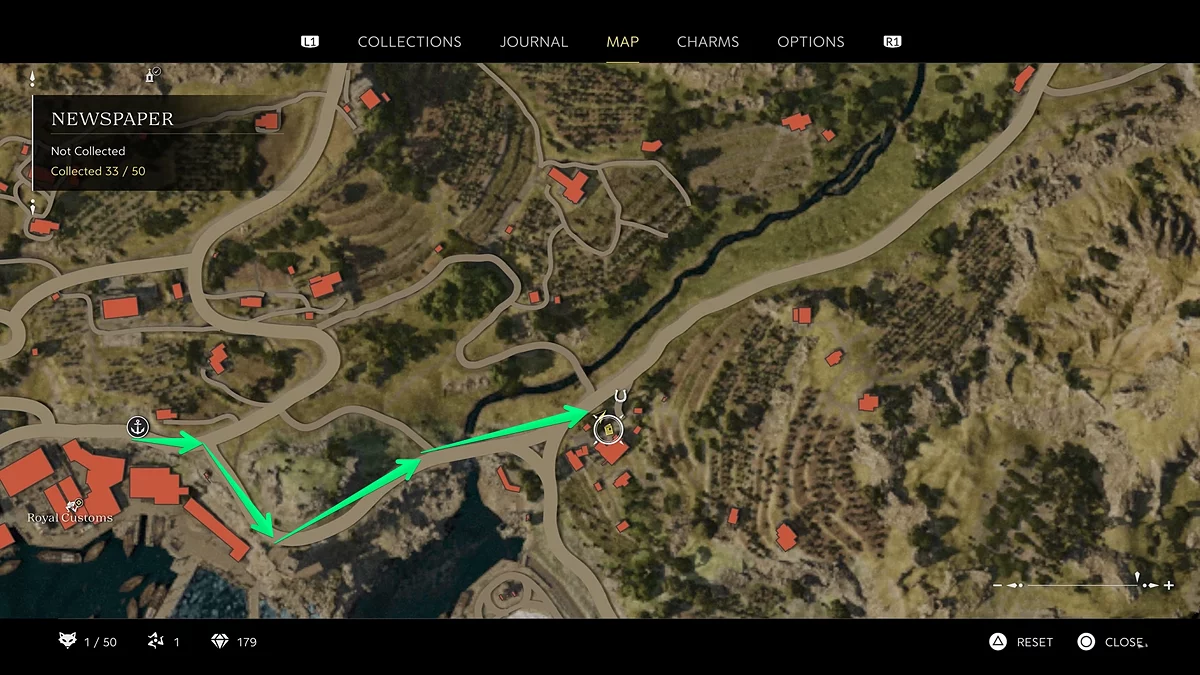Select the Royal Customs location marker
This screenshot has height=675, width=1200.
pyautogui.click(x=72, y=506)
